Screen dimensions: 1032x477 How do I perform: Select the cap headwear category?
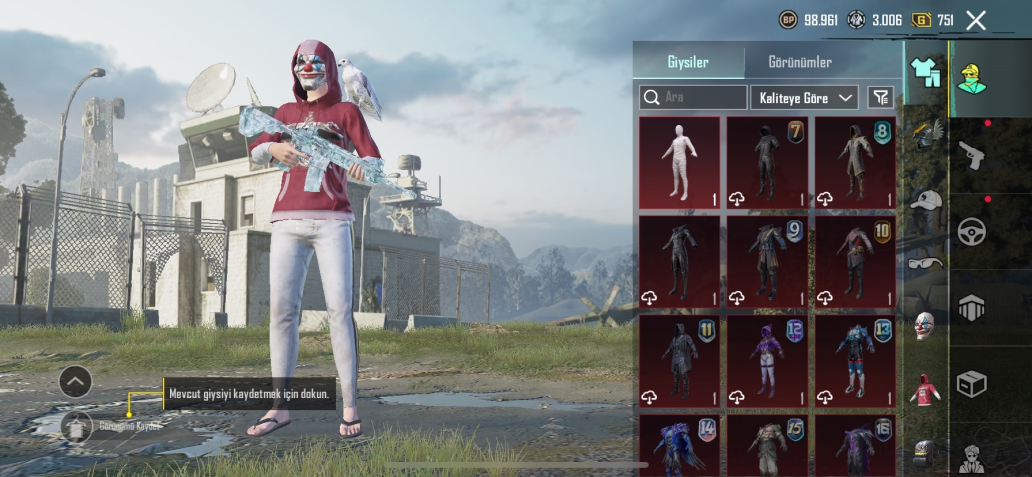pyautogui.click(x=926, y=199)
